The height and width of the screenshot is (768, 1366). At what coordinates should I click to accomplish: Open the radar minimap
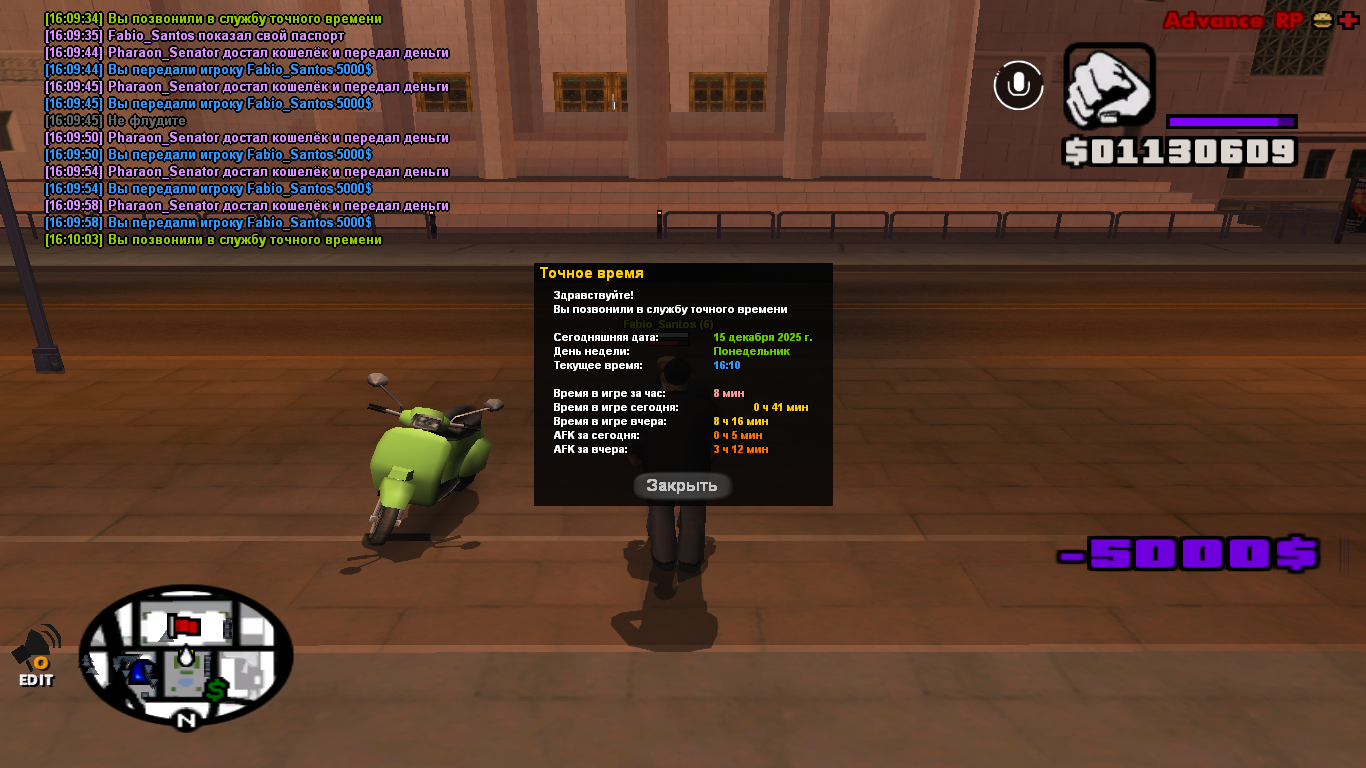tap(186, 655)
